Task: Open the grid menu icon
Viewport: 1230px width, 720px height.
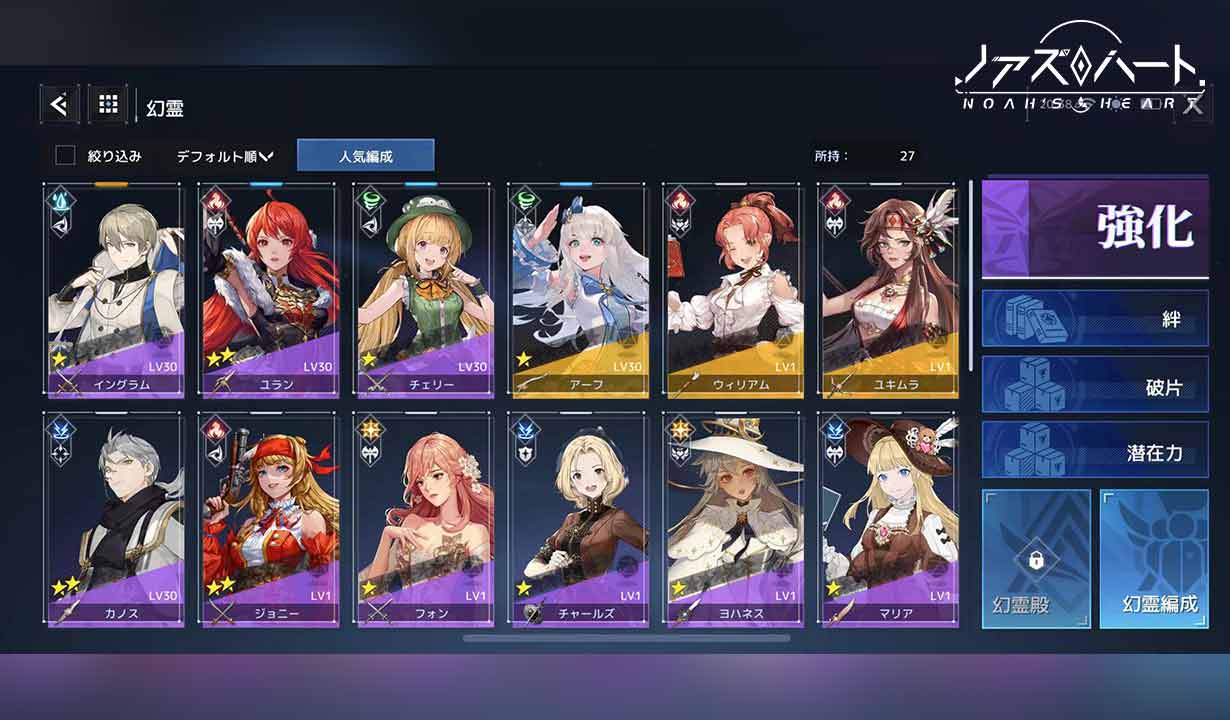Action: 108,104
